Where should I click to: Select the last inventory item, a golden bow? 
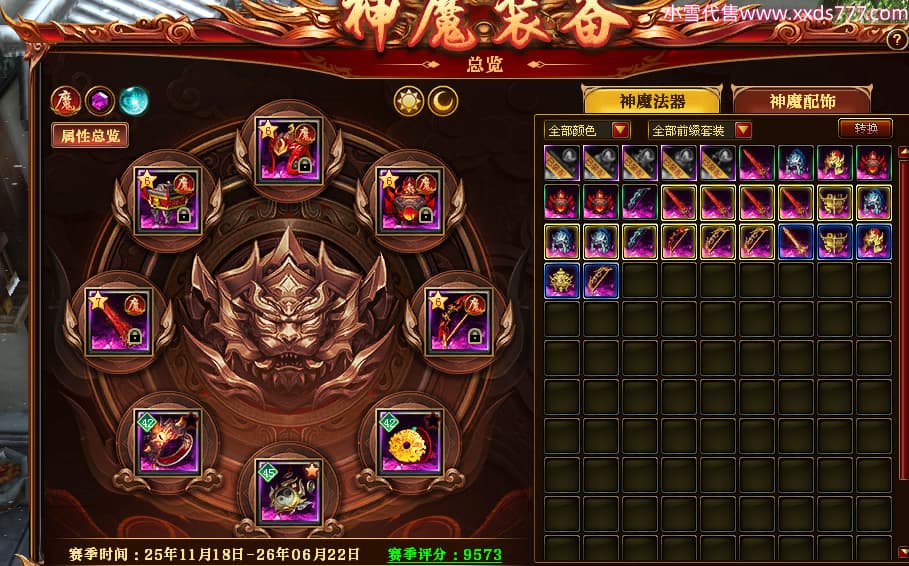tap(601, 281)
